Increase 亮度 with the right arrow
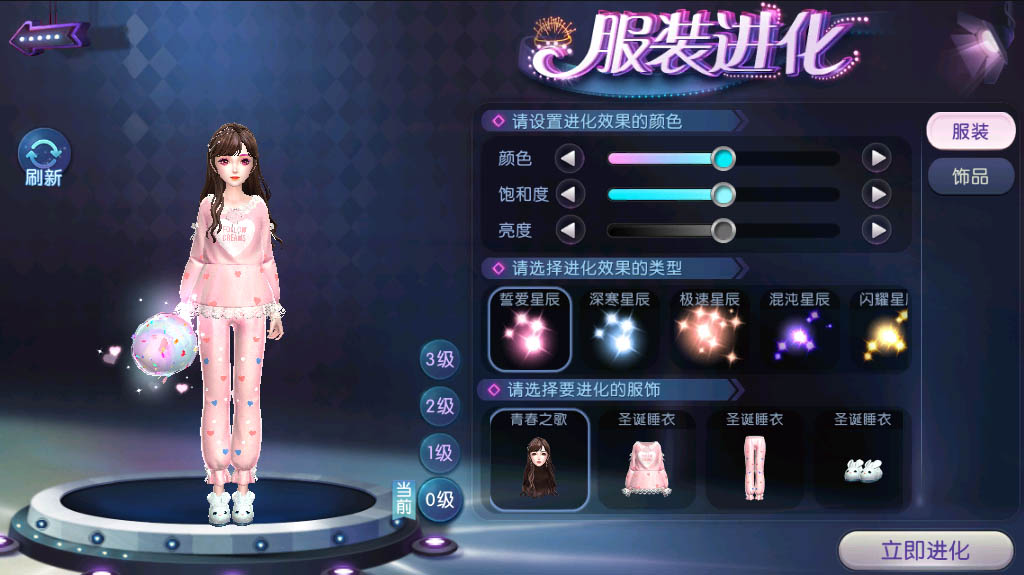Image resolution: width=1024 pixels, height=575 pixels. (876, 230)
